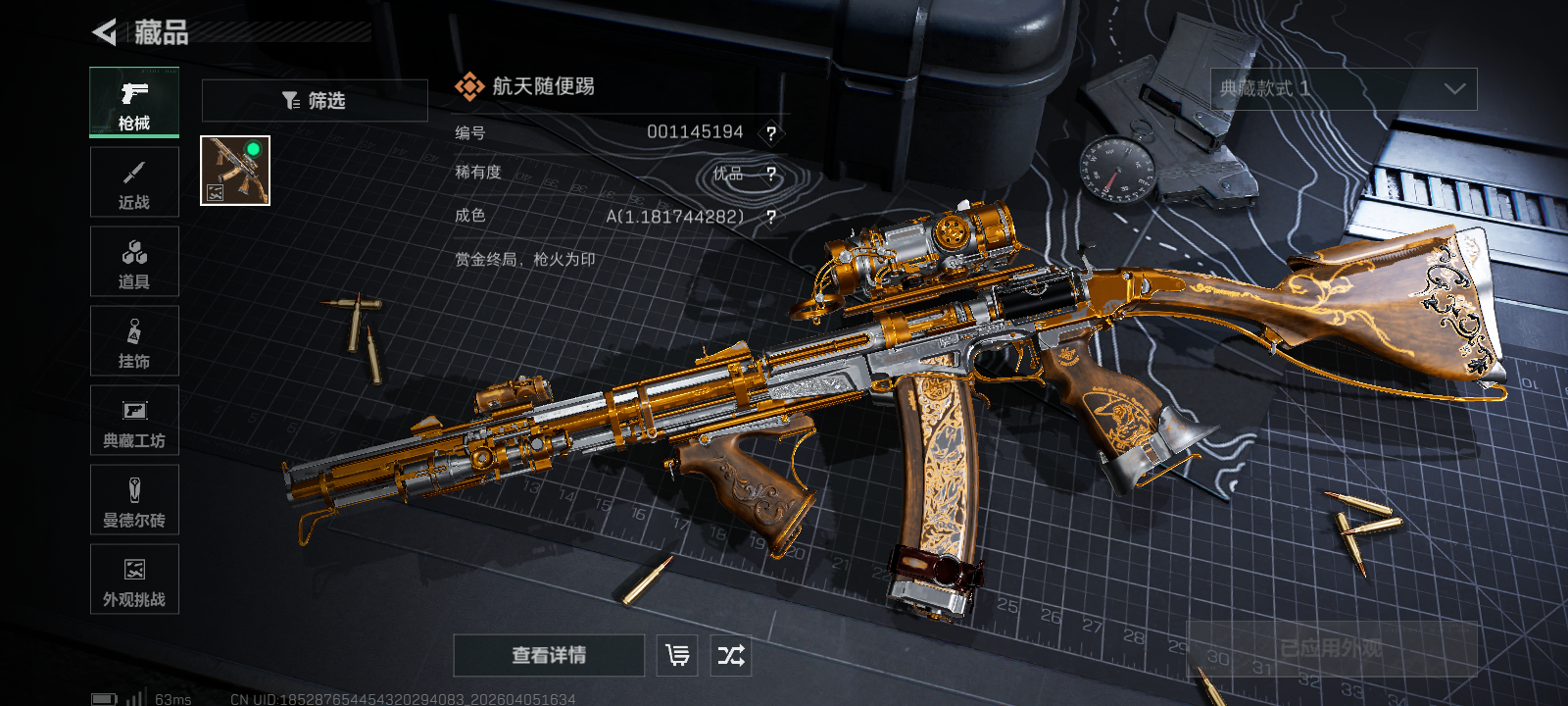Open the 成色 wear help question mark
Screen dimensions: 1568x706
[x=771, y=217]
